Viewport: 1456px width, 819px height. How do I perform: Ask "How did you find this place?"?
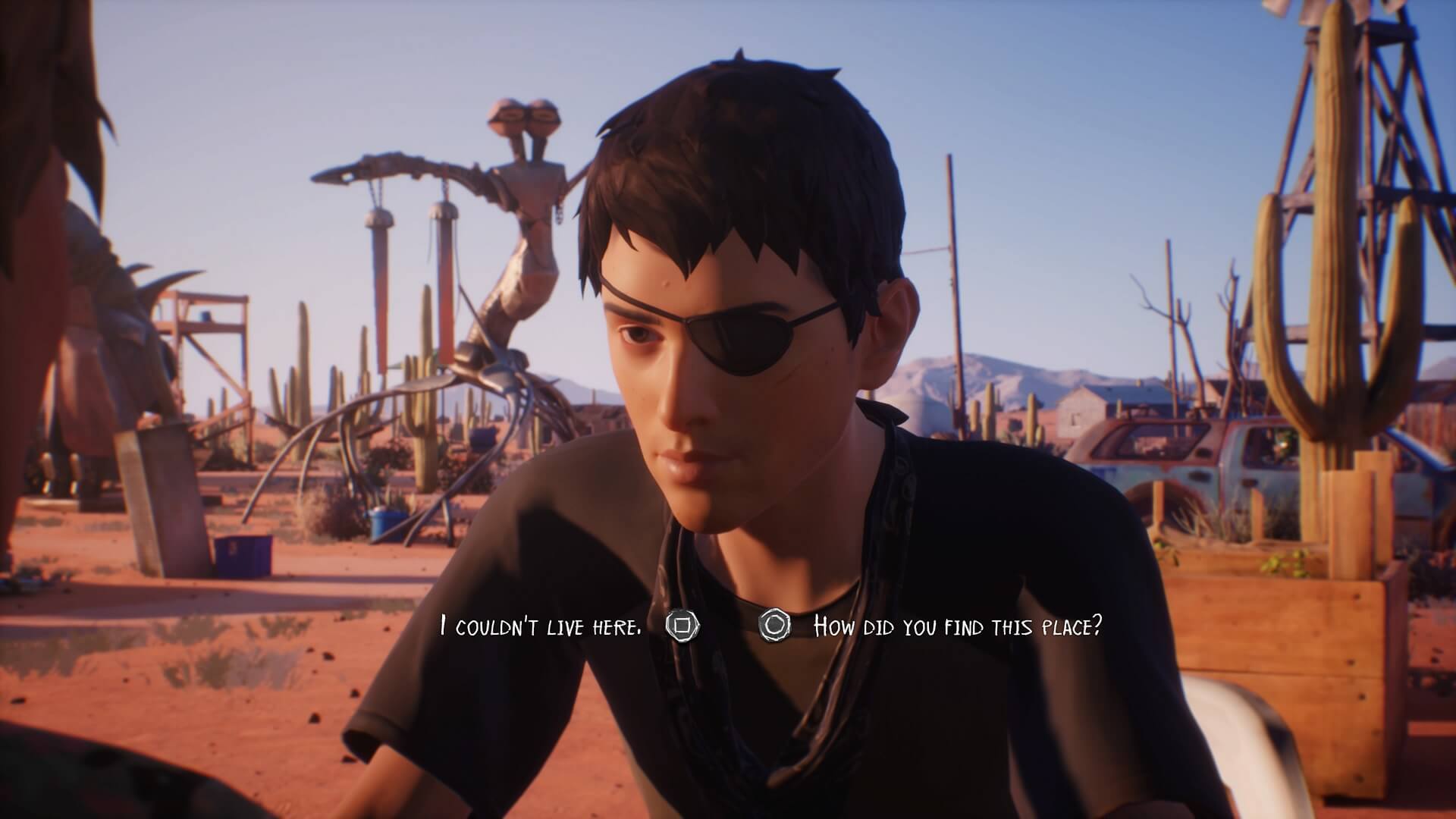pos(956,626)
